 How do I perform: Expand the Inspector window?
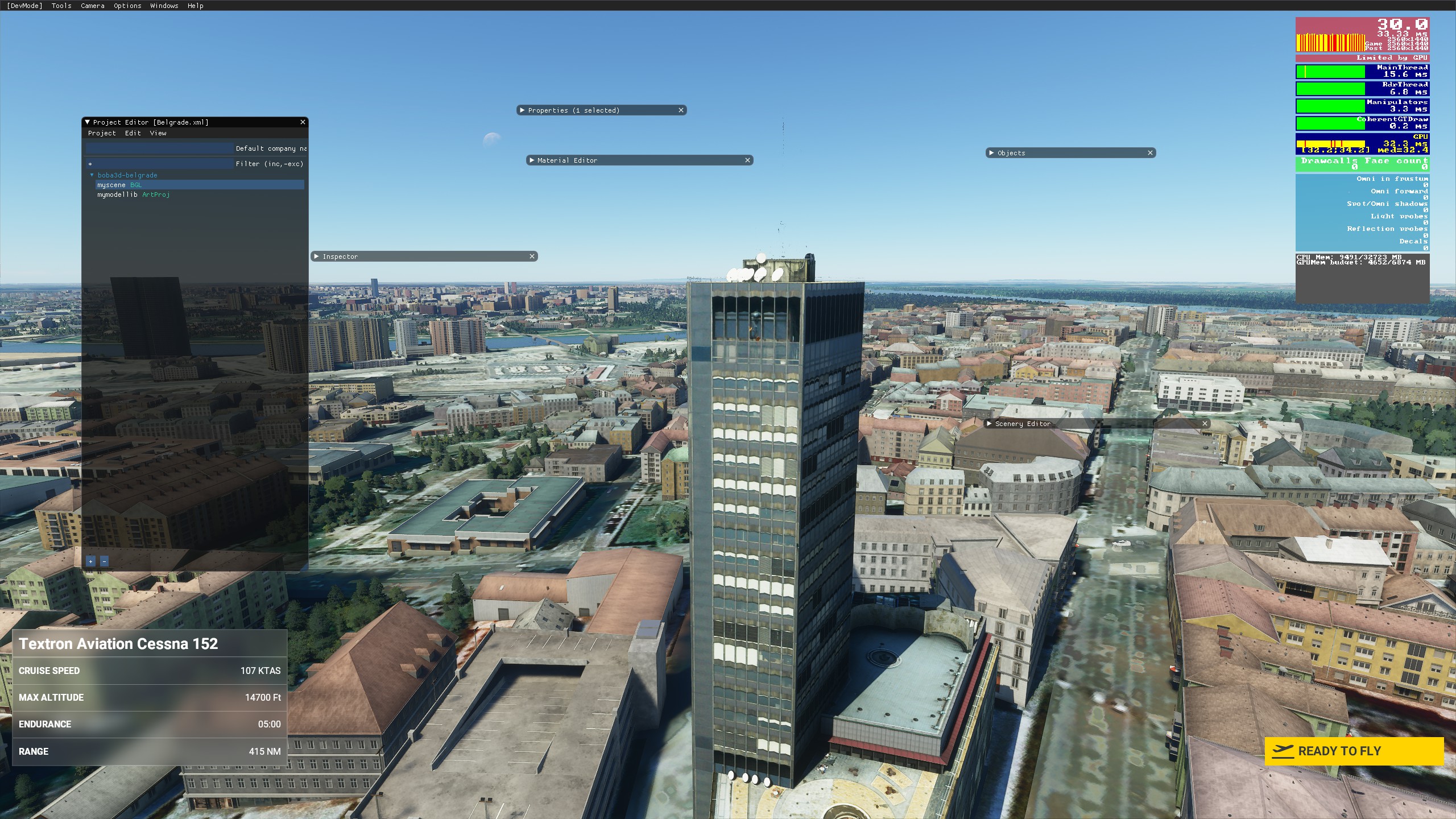[317, 257]
